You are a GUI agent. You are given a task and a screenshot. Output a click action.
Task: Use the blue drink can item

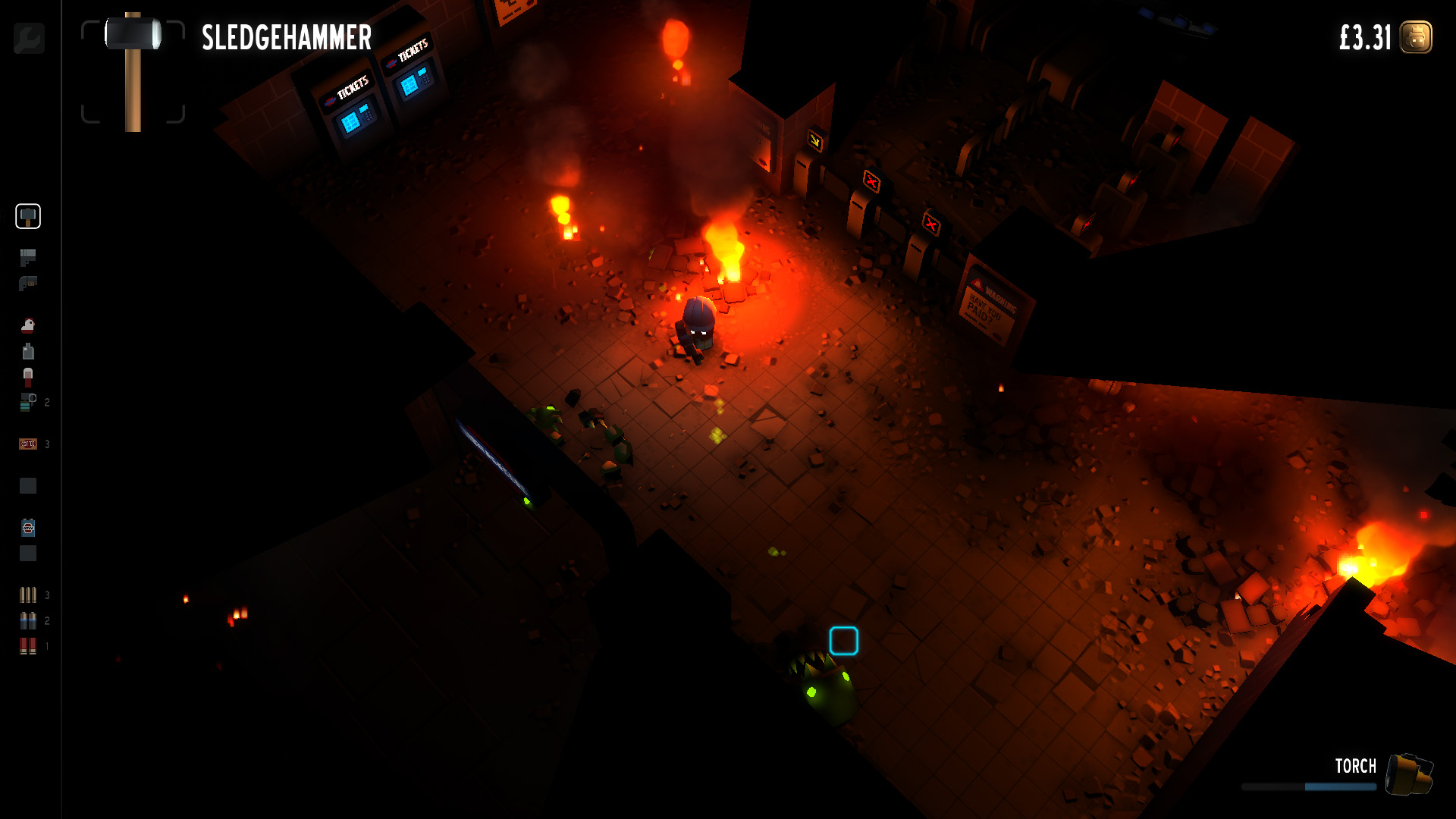(28, 528)
